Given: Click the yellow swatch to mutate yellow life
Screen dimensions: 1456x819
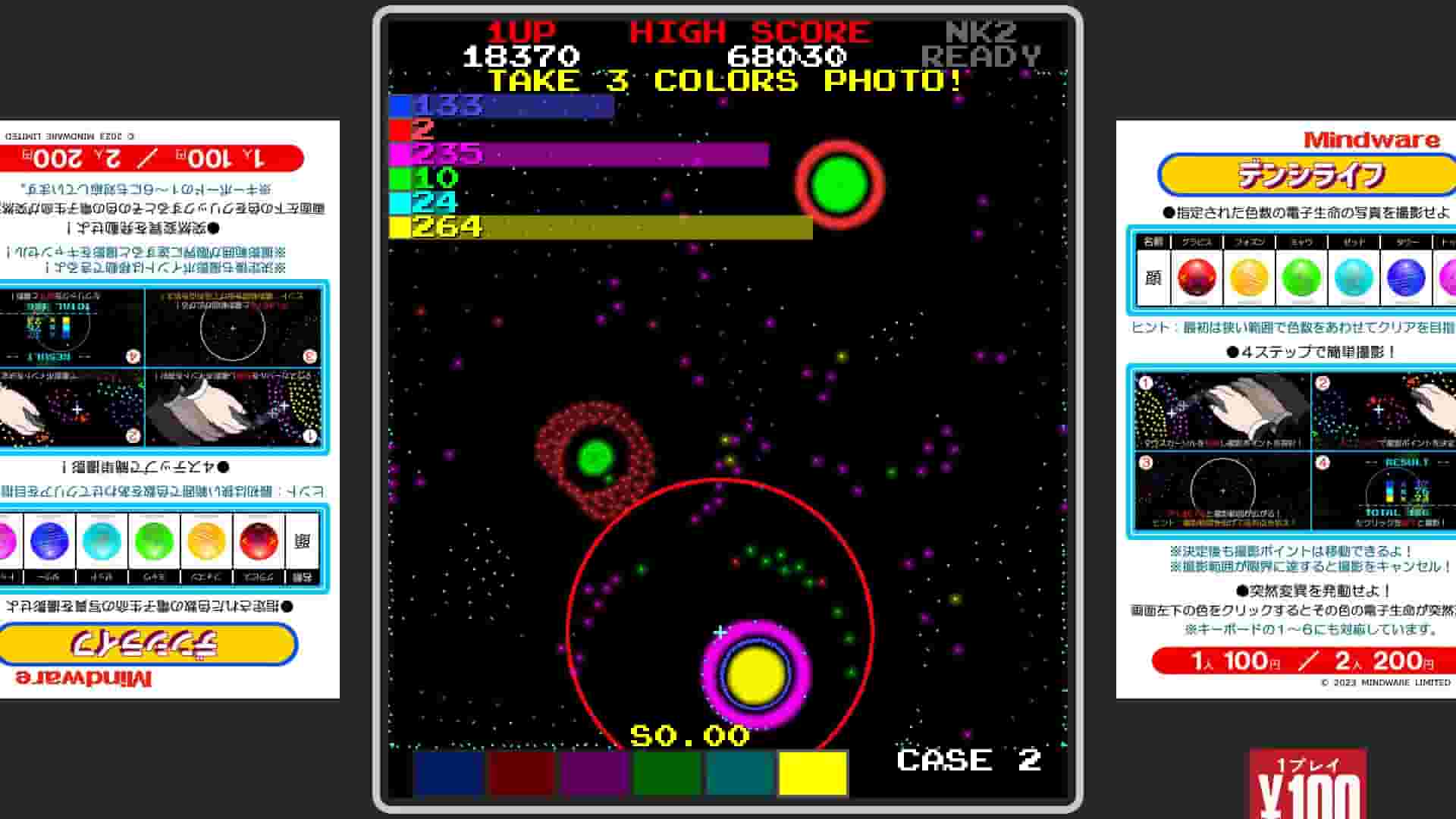Looking at the screenshot, I should point(813,773).
